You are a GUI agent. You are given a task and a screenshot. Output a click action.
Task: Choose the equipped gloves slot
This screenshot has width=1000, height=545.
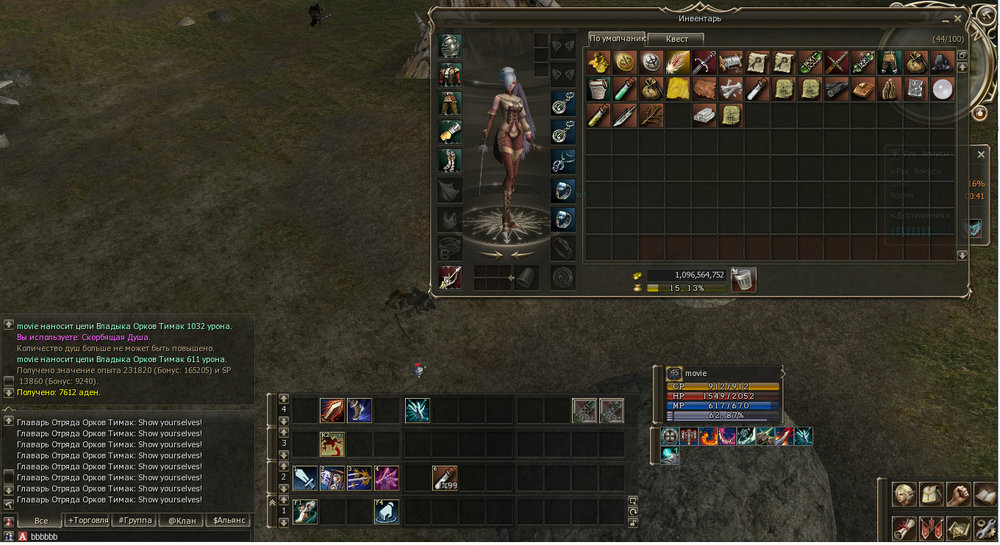[450, 132]
